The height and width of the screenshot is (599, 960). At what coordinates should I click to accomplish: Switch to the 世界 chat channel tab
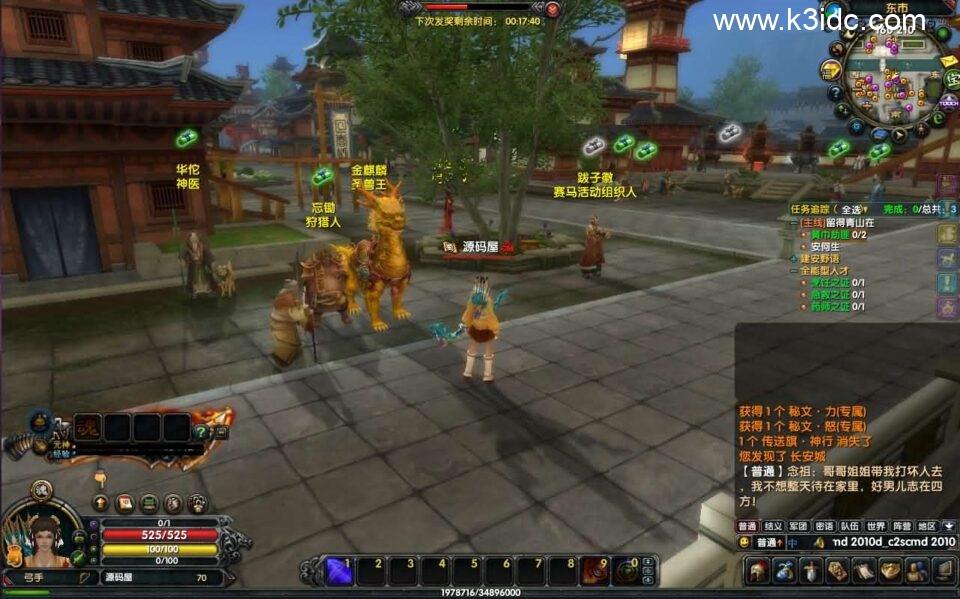coord(876,526)
